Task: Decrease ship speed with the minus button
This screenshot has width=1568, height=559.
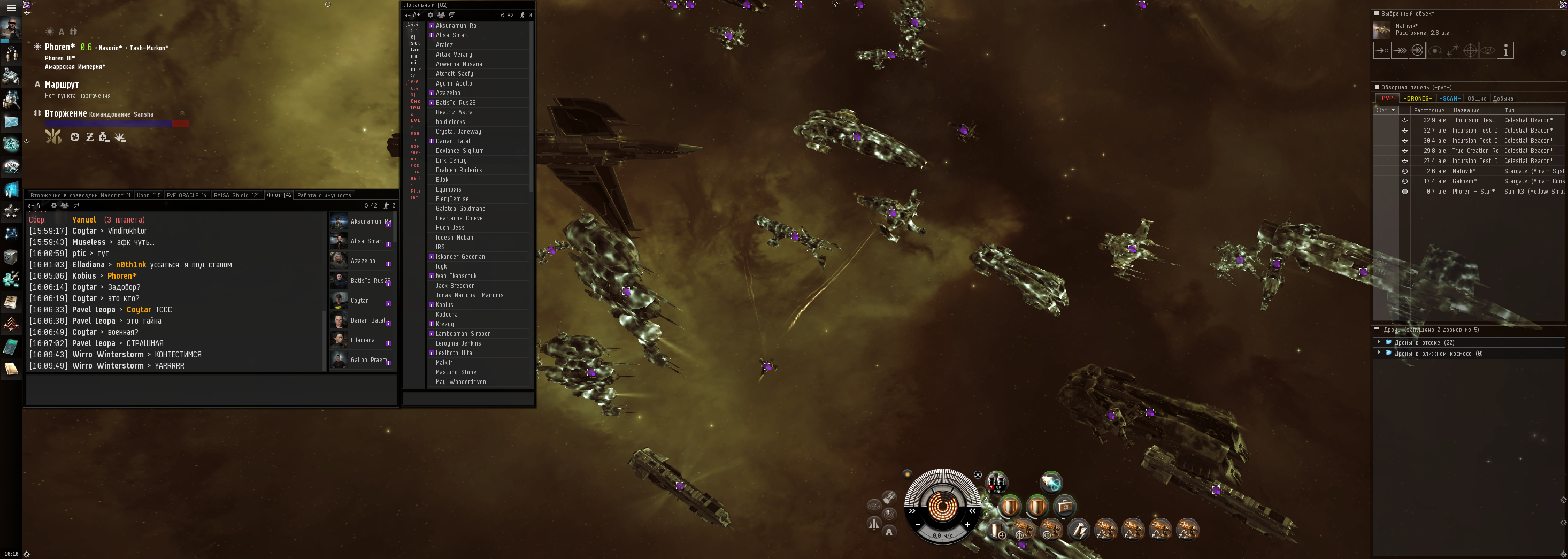Action: (917, 524)
